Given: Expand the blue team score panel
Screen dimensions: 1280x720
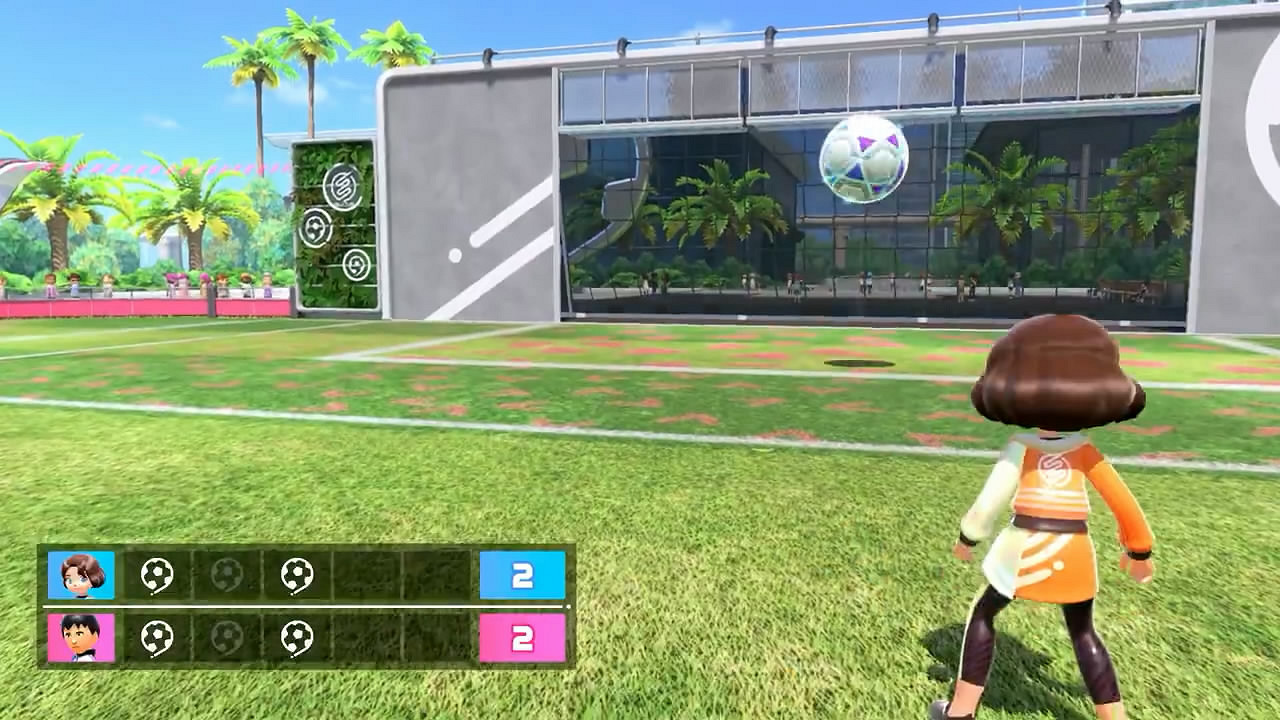Looking at the screenshot, I should click(521, 573).
